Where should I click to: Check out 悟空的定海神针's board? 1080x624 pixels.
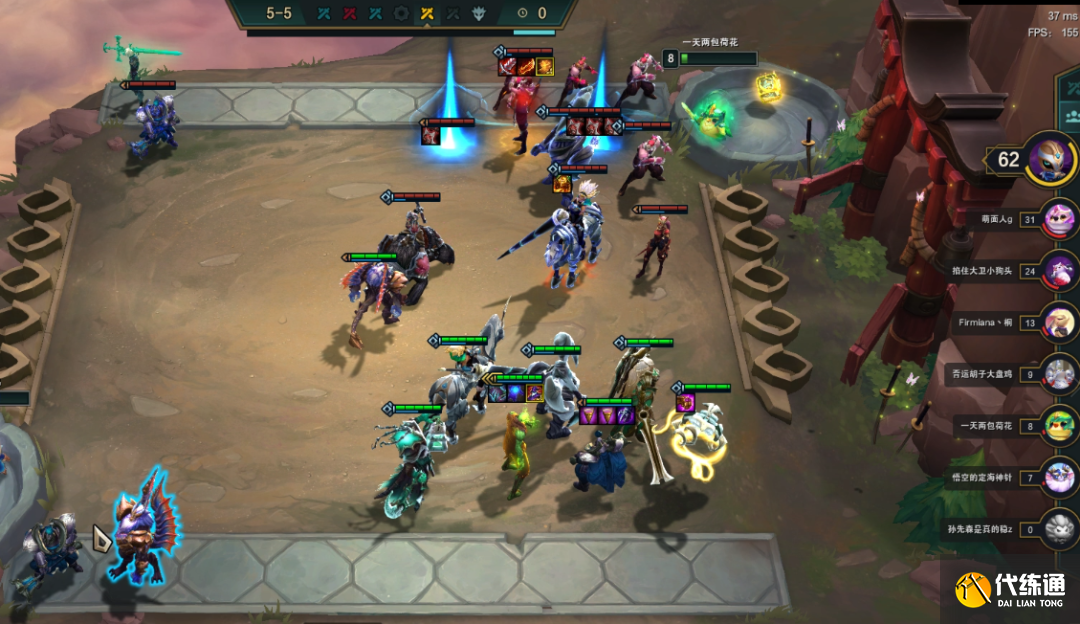tap(1058, 478)
